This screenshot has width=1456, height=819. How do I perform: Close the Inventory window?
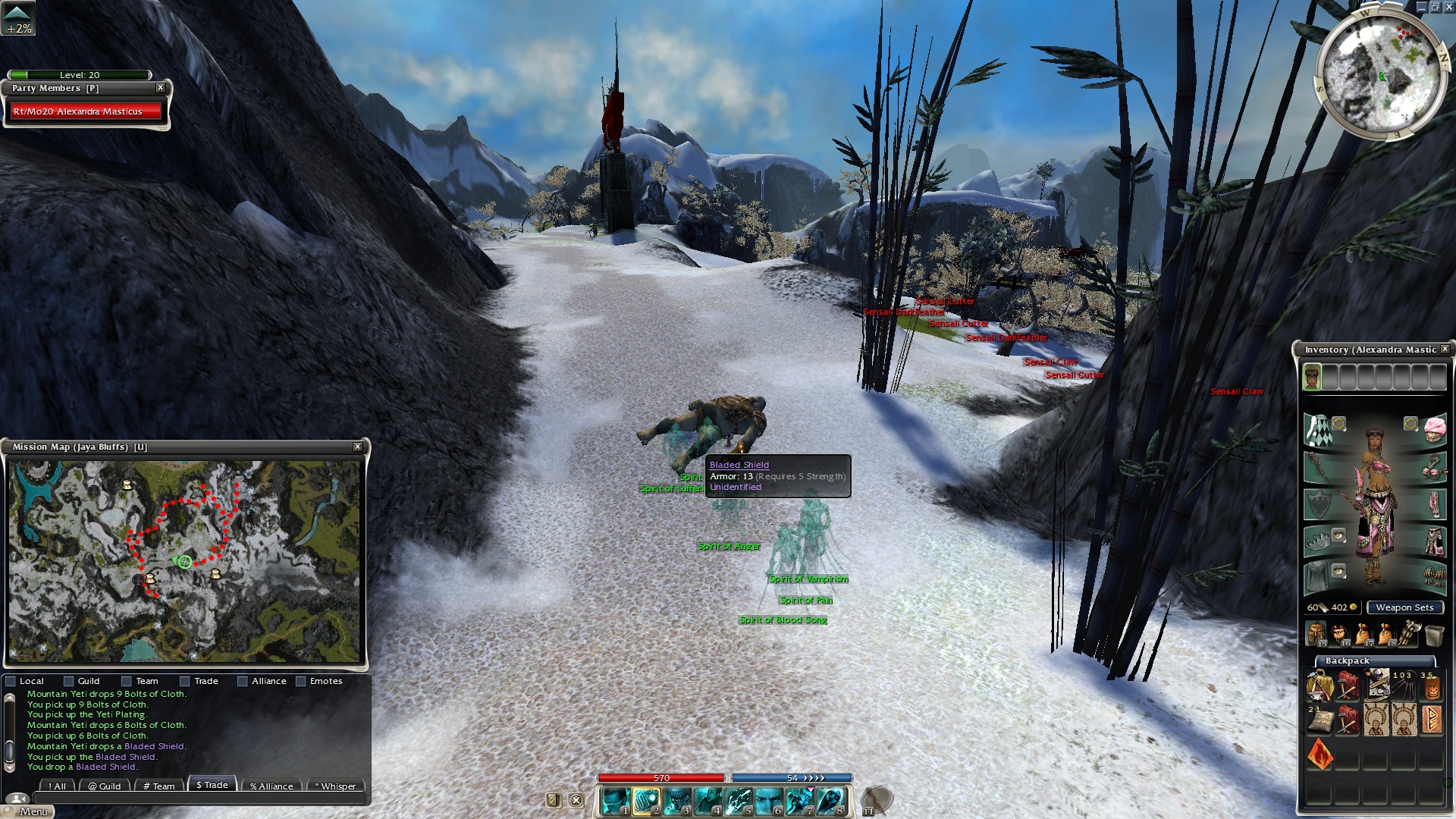1445,349
